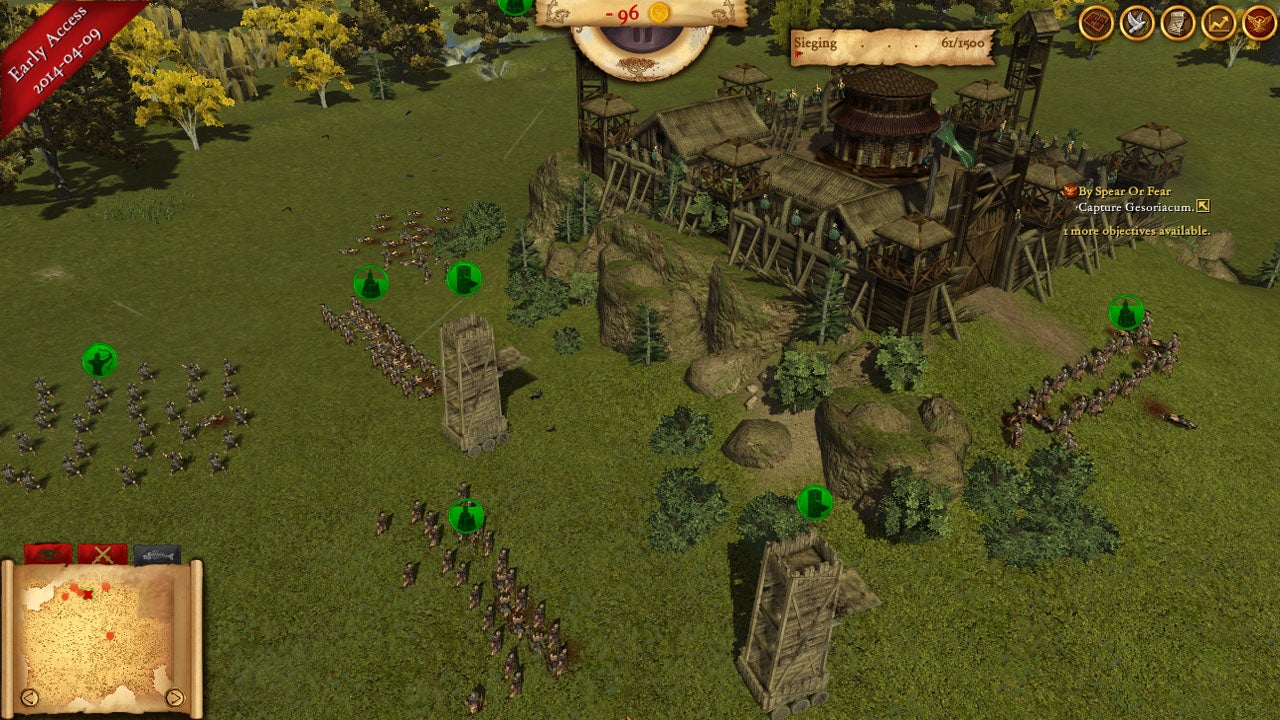Open the white dove diplomacy icon

click(1137, 22)
